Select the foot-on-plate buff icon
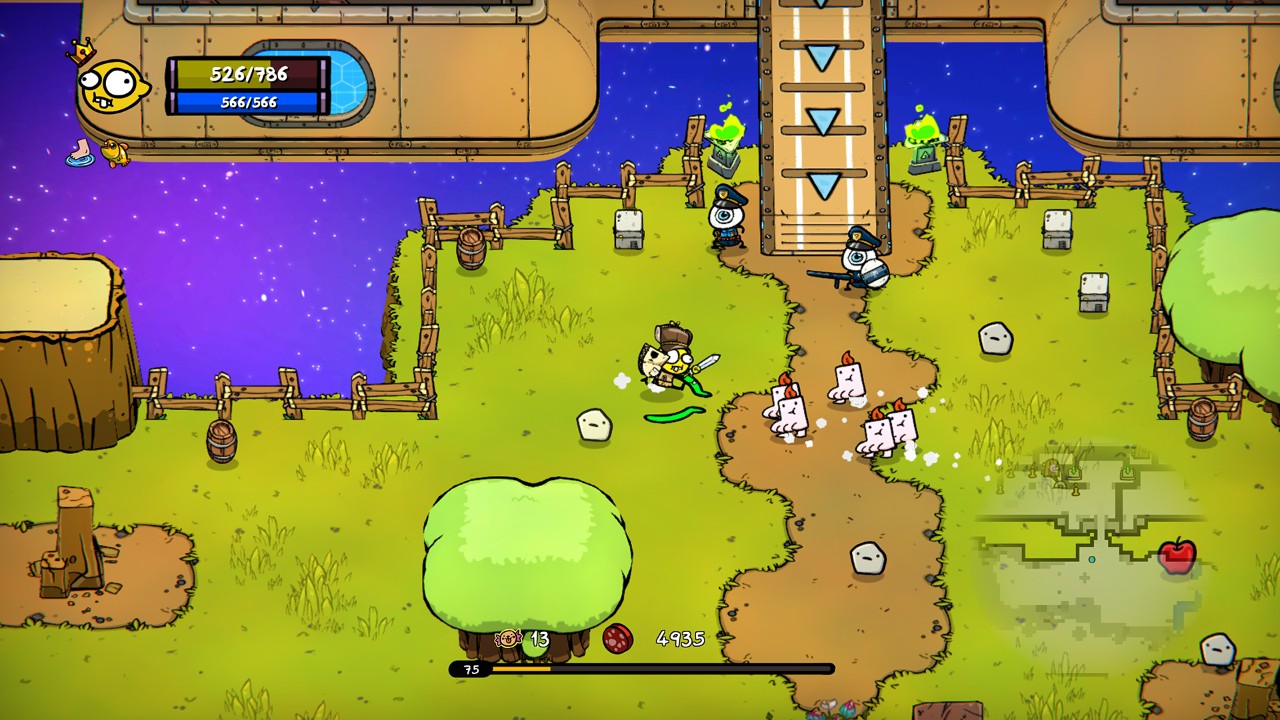 [80, 152]
